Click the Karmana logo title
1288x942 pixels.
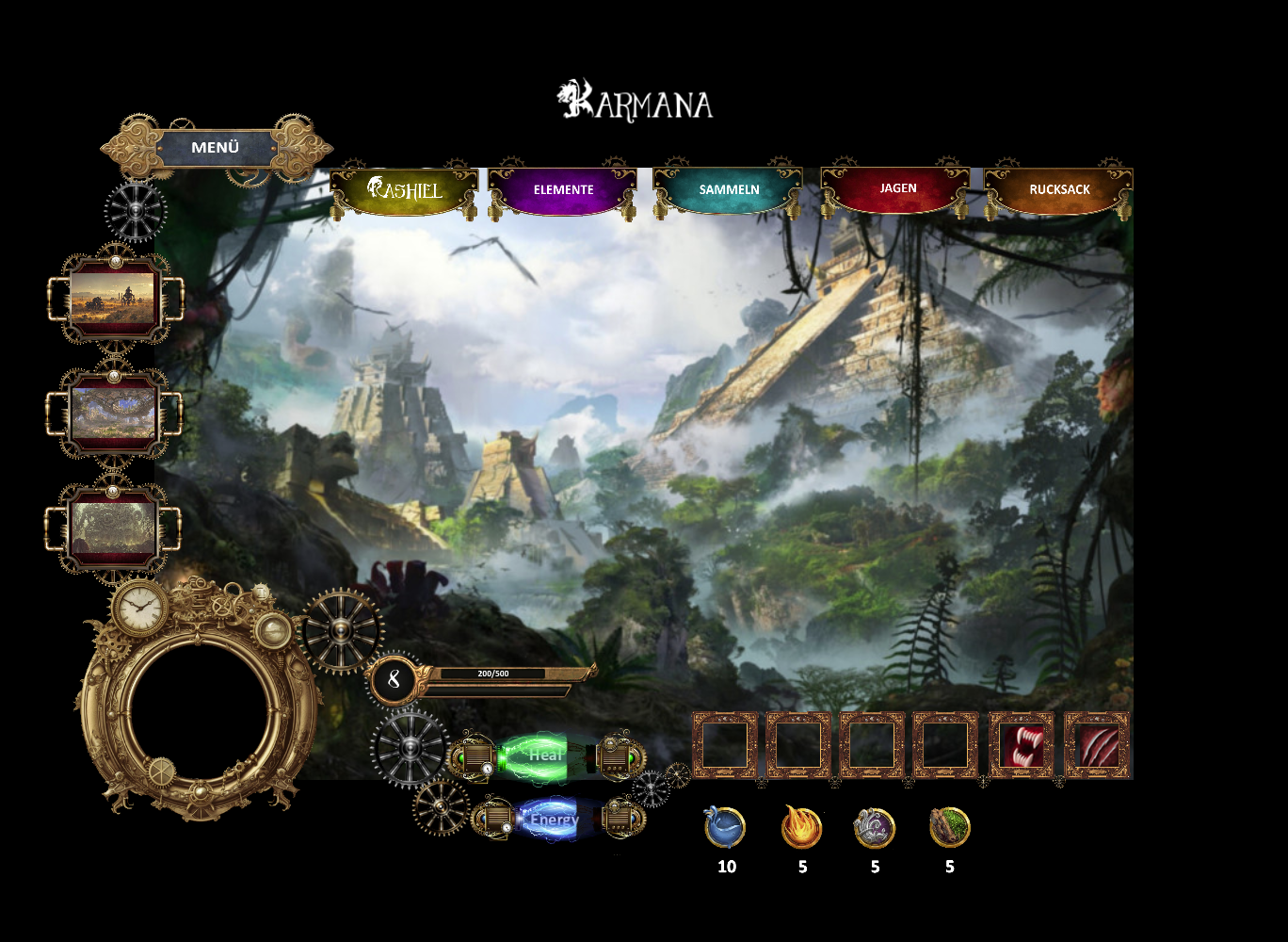click(636, 101)
